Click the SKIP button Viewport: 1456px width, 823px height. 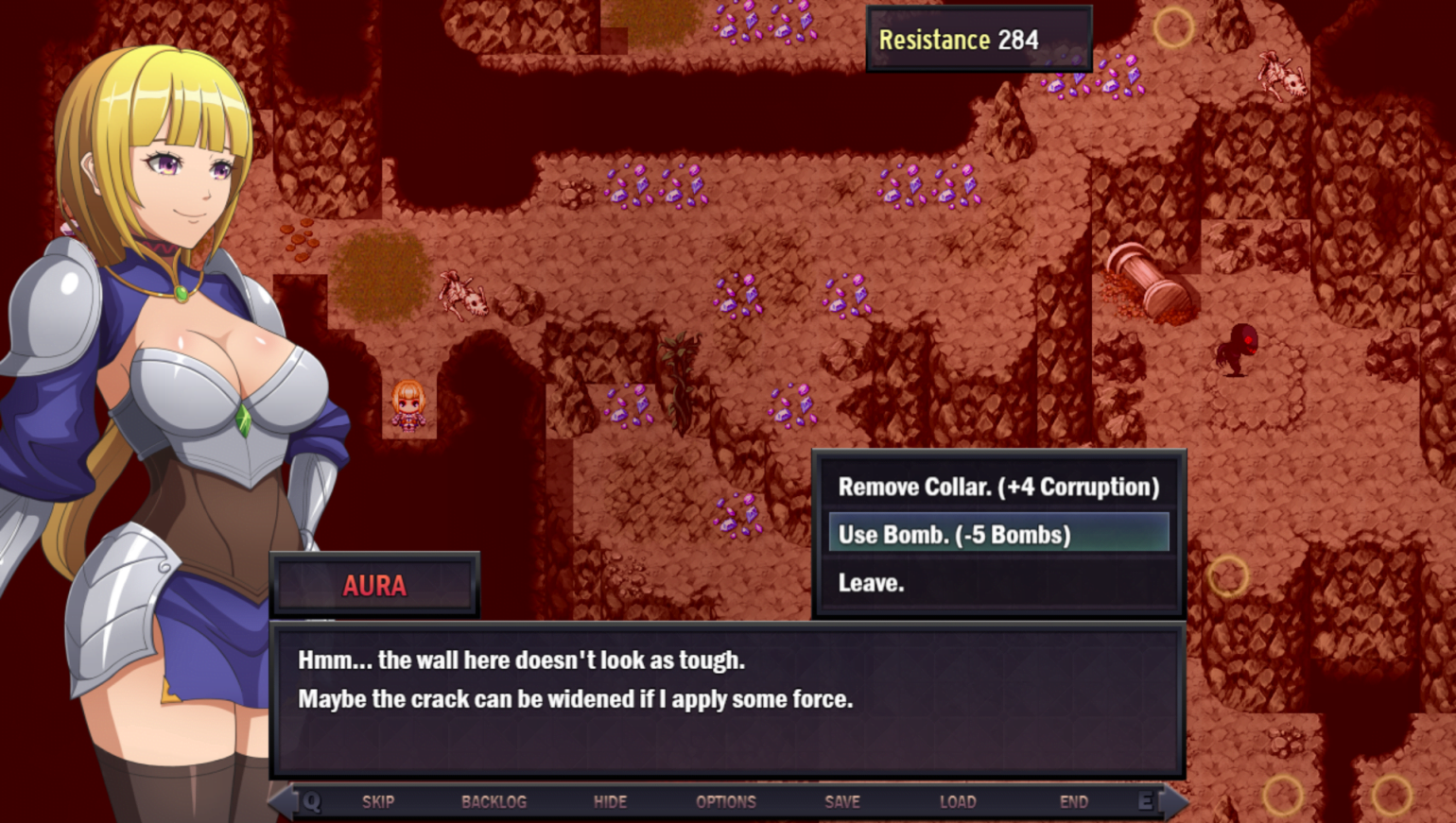click(x=378, y=801)
